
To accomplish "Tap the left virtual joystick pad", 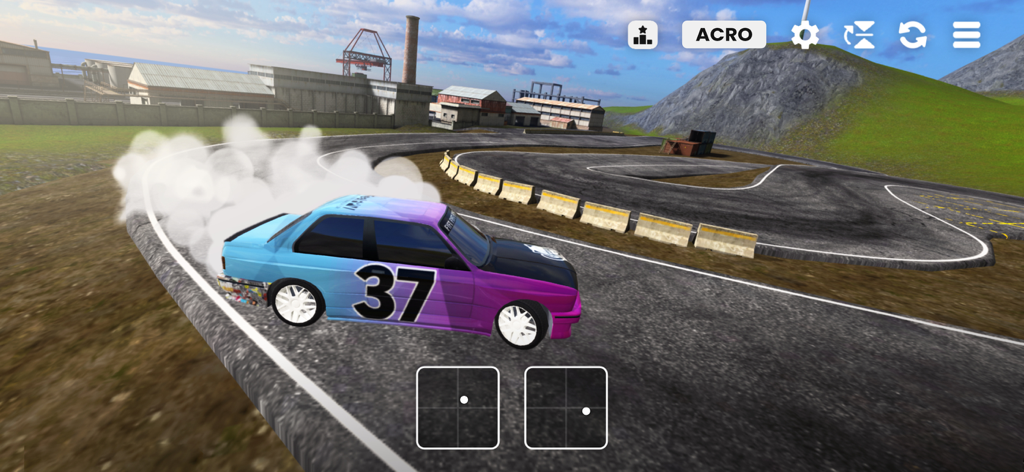I will tap(458, 407).
